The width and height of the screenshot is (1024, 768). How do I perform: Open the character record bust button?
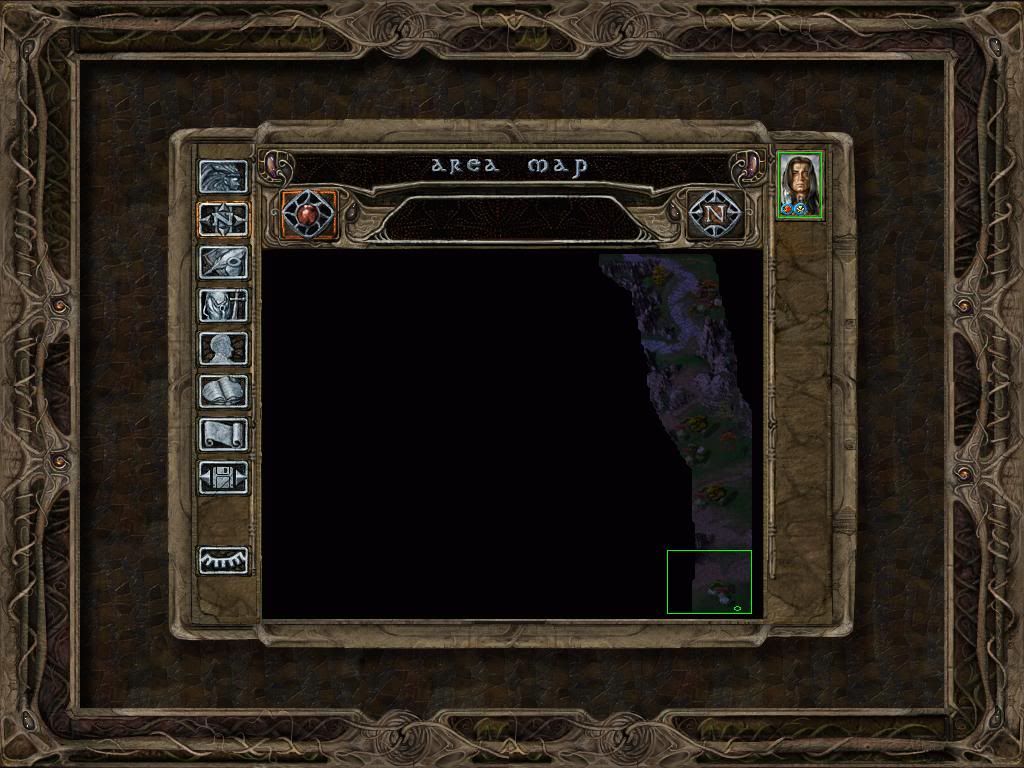click(x=223, y=348)
